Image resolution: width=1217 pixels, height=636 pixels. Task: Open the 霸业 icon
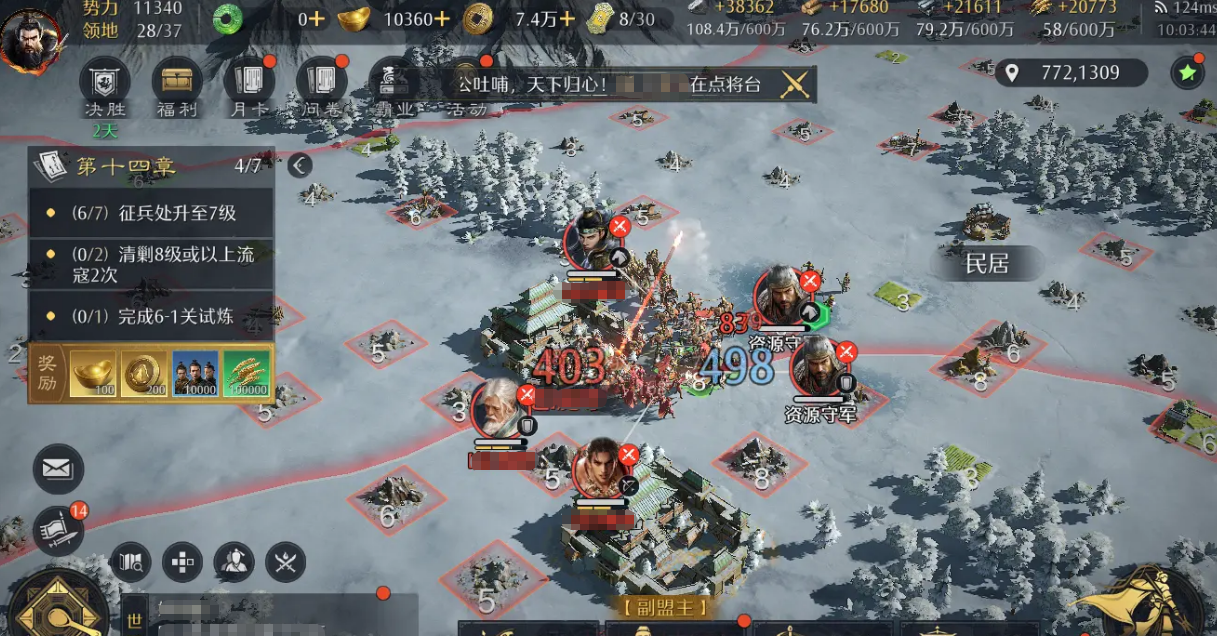point(394,81)
